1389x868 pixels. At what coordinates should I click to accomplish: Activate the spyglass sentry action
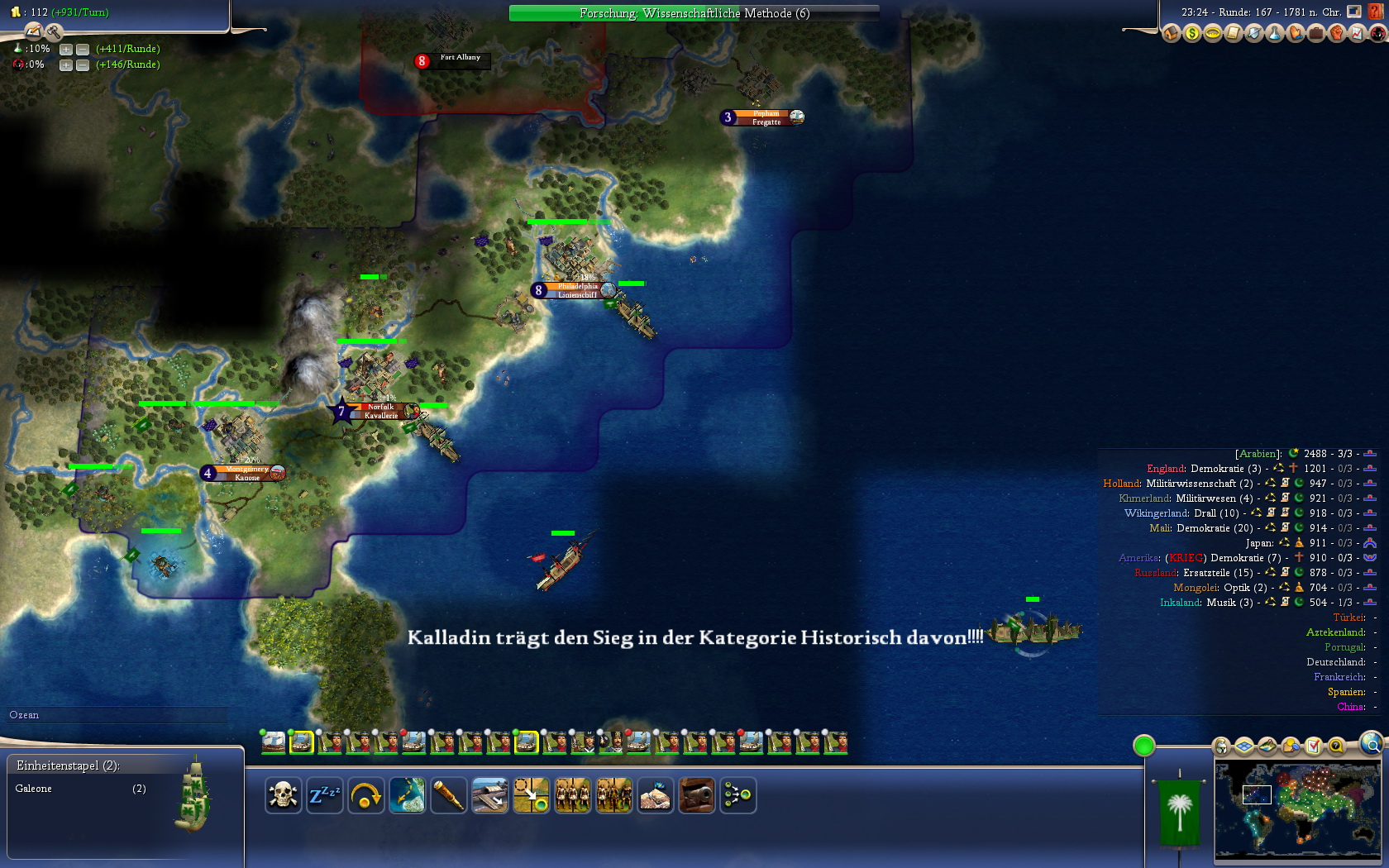(448, 795)
